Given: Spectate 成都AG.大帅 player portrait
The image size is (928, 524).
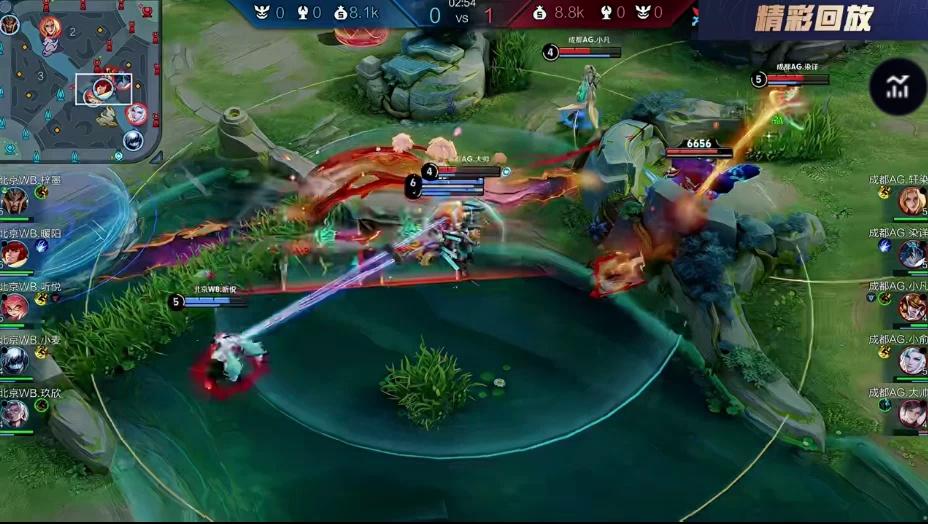Looking at the screenshot, I should click(912, 413).
